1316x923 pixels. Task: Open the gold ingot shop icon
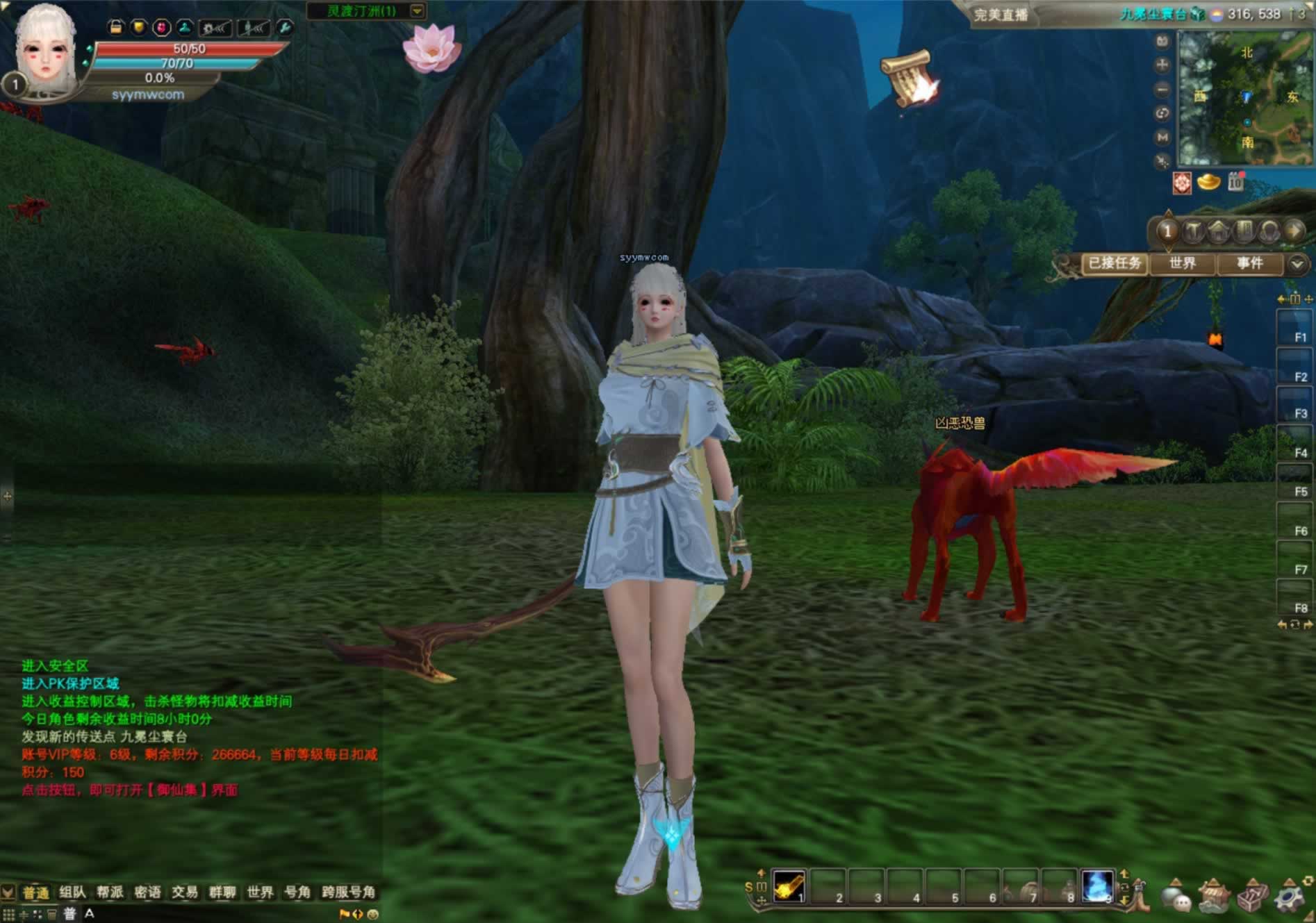[1208, 183]
